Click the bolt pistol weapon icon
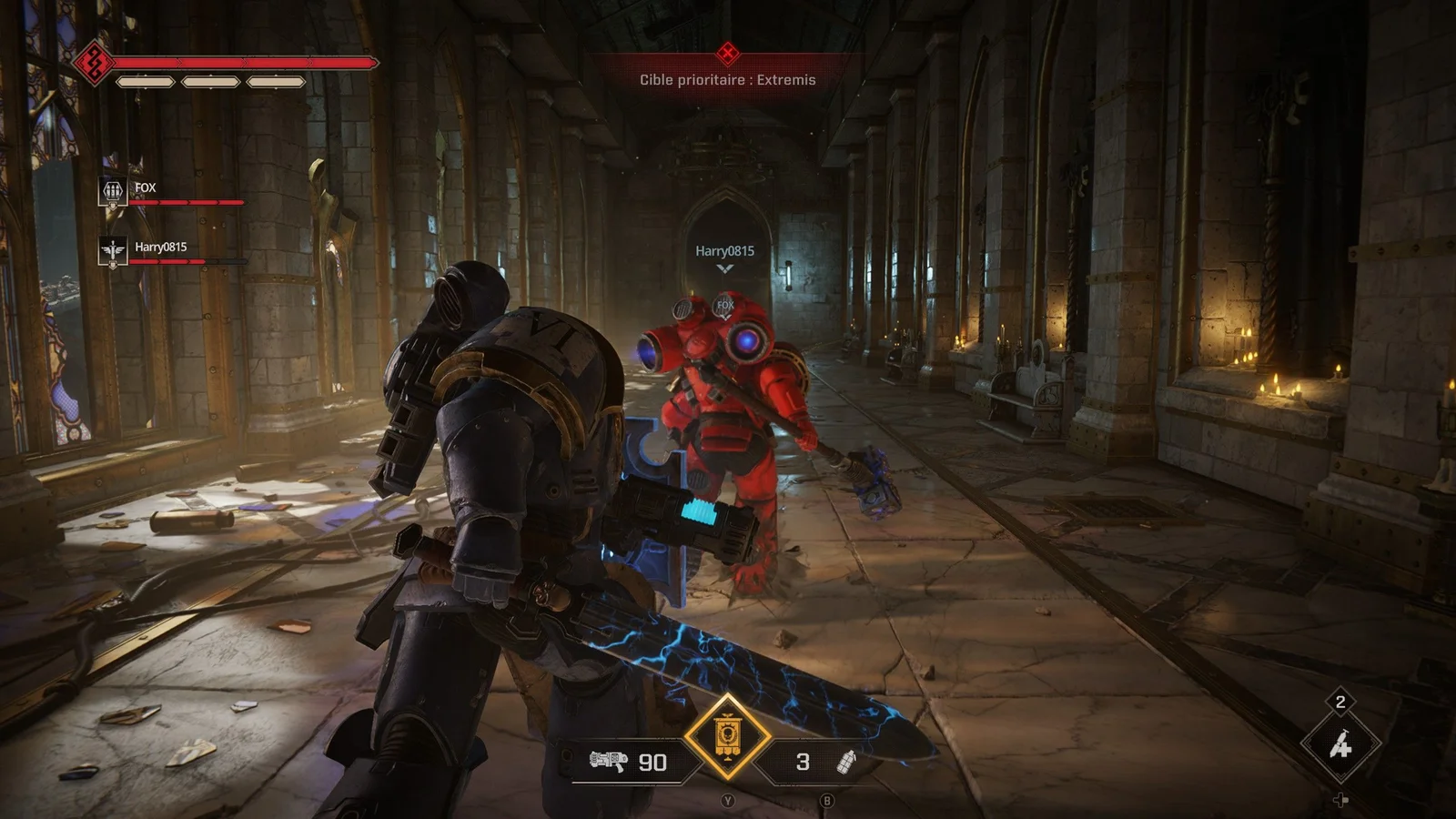This screenshot has width=1456, height=819. tap(609, 761)
